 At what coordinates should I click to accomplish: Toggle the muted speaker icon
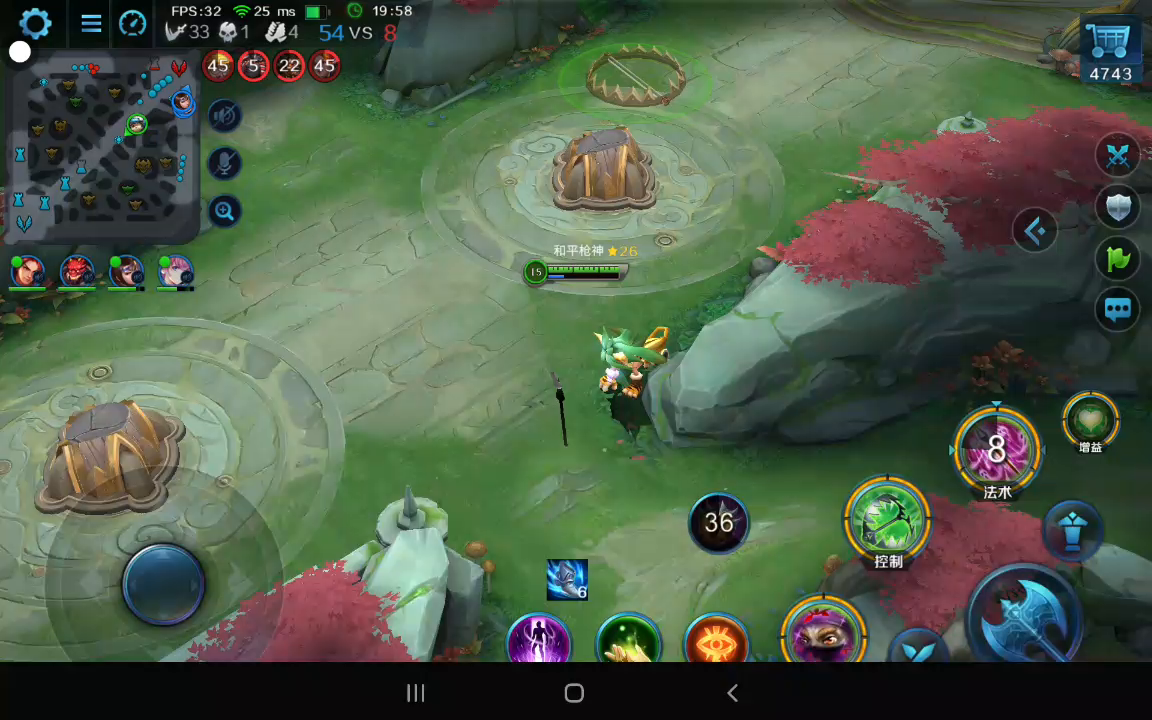225,116
